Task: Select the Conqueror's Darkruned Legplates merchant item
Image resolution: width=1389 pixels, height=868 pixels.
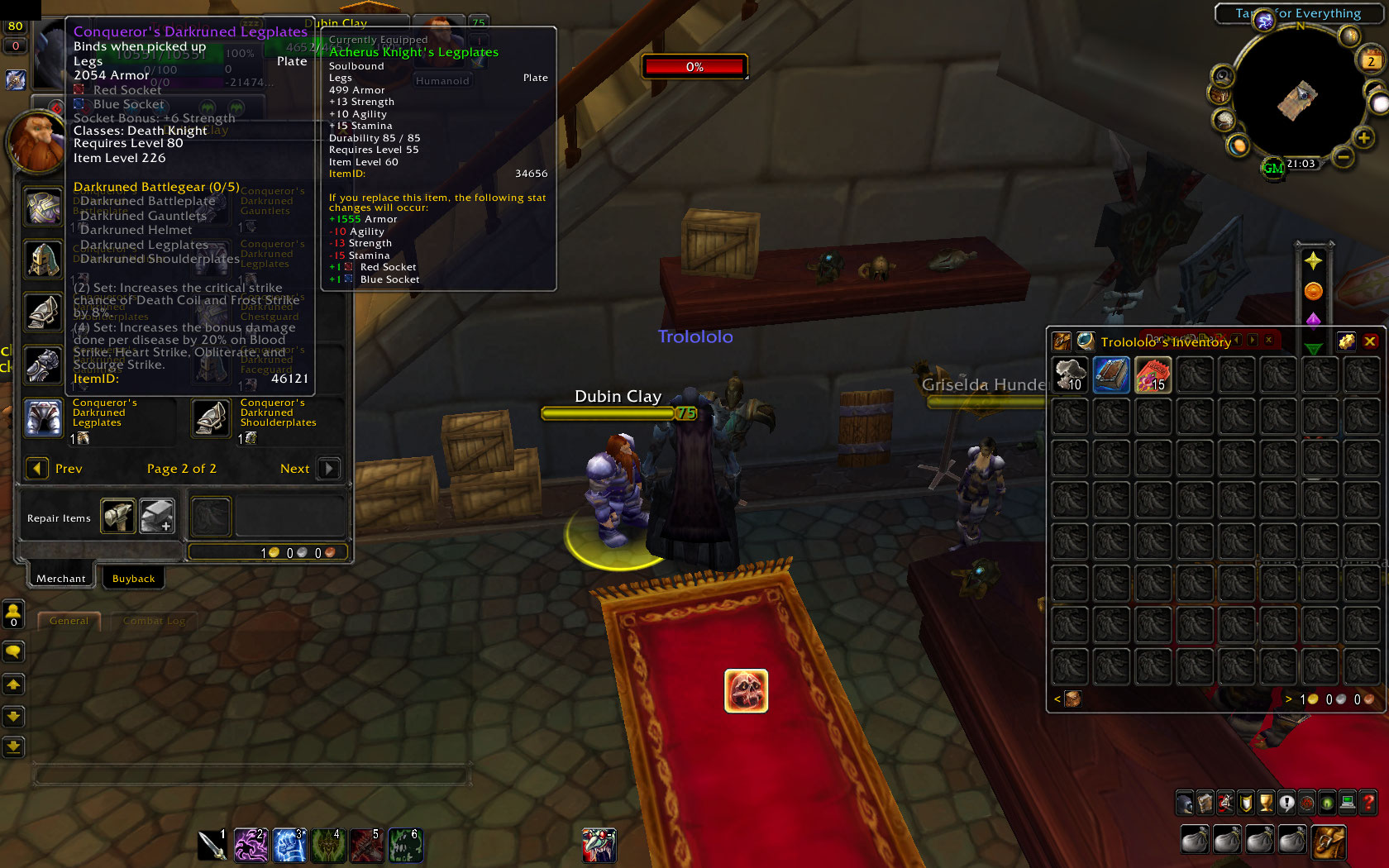Action: (x=43, y=418)
